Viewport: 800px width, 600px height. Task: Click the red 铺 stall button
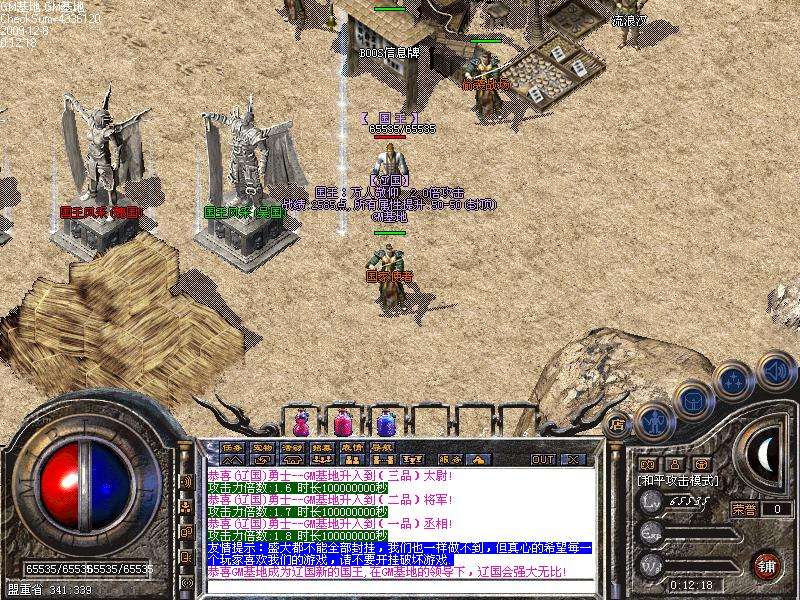(767, 564)
